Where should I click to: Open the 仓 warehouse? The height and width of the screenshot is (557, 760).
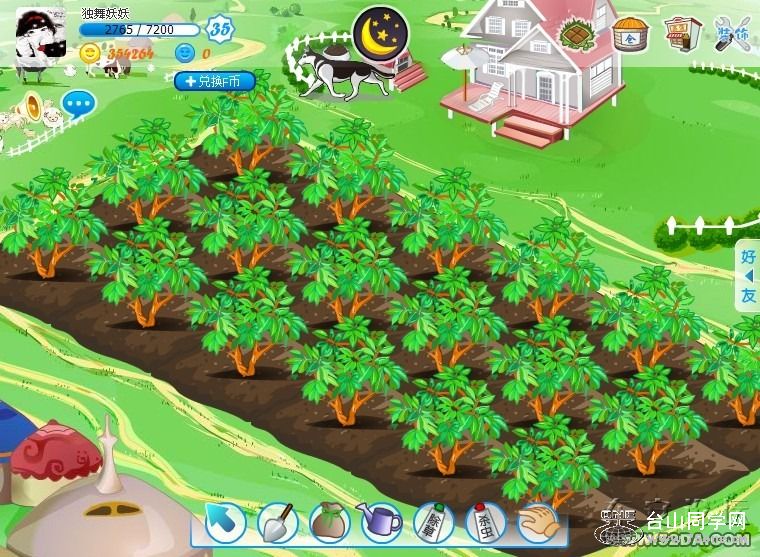(x=629, y=35)
